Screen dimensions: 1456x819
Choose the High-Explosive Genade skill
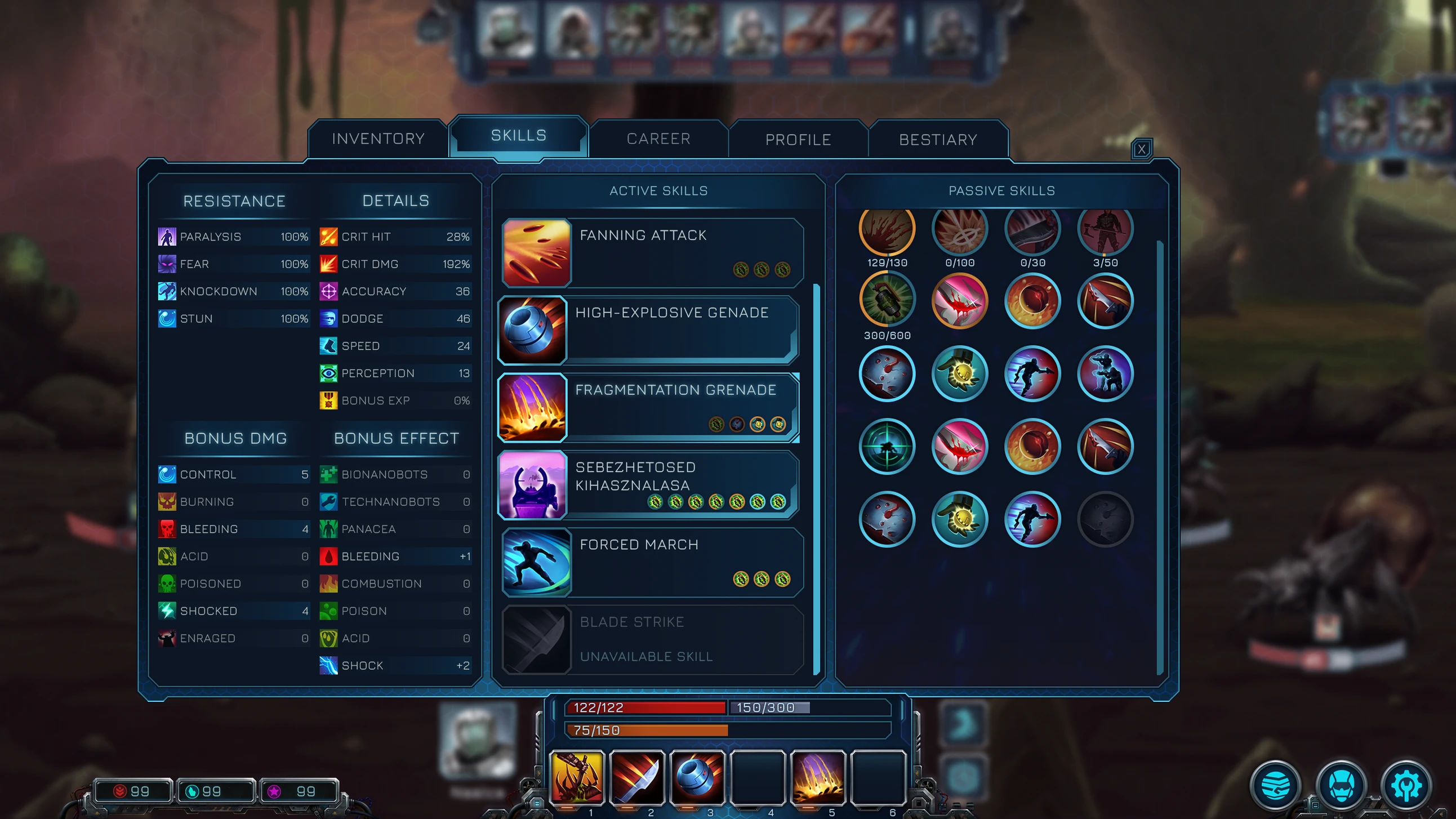(648, 330)
